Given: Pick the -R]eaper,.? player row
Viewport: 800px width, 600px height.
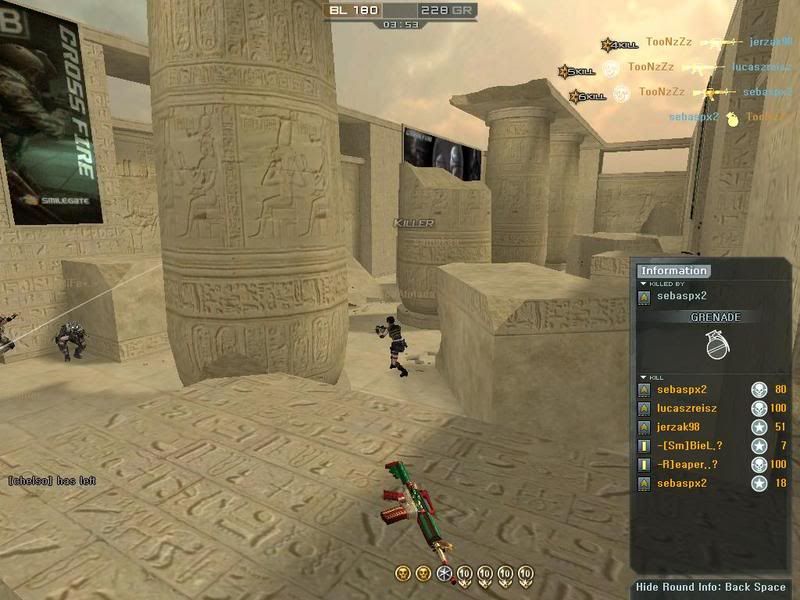Looking at the screenshot, I should point(689,465).
